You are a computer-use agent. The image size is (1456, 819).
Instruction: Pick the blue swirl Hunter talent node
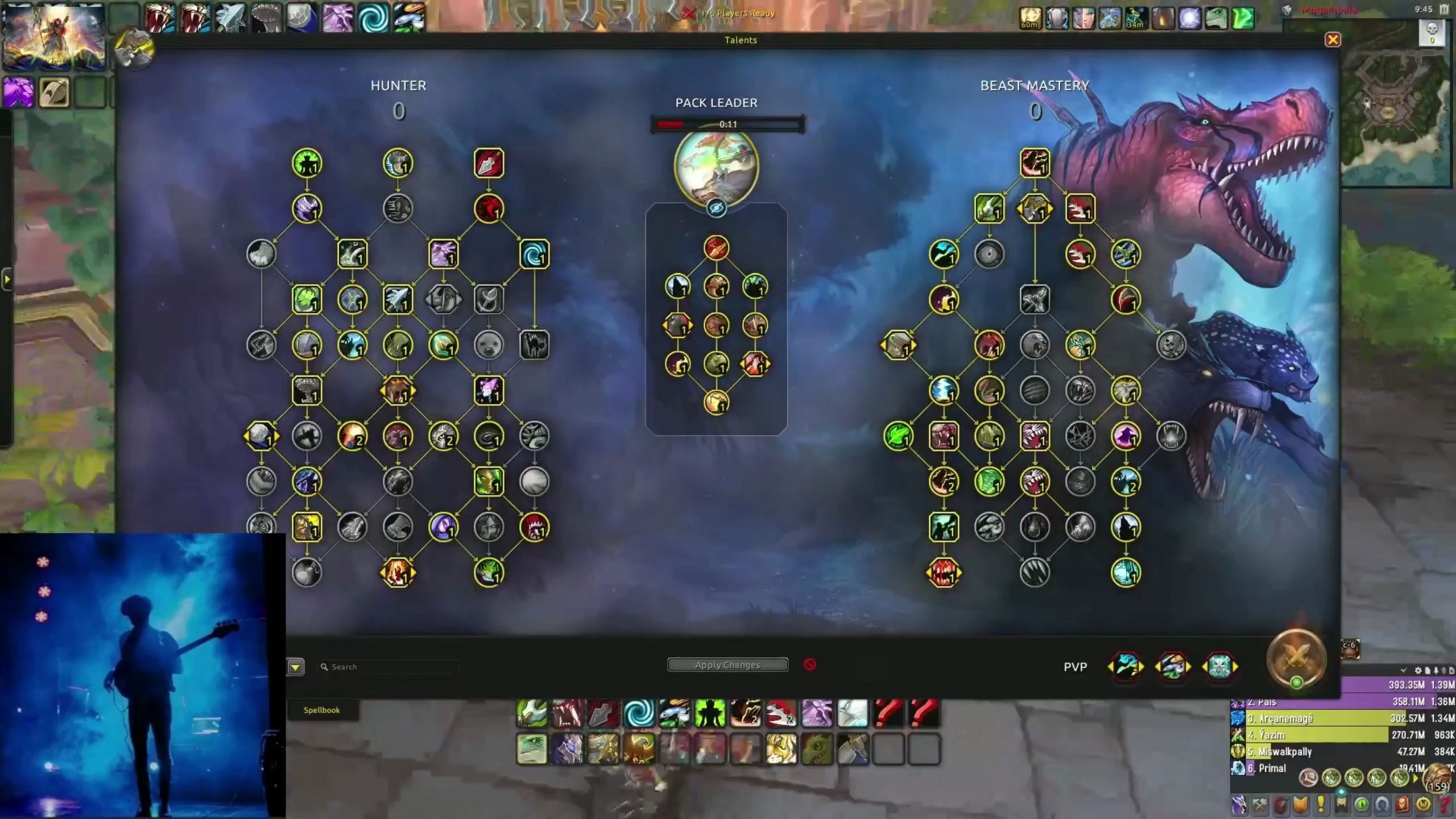pos(534,254)
